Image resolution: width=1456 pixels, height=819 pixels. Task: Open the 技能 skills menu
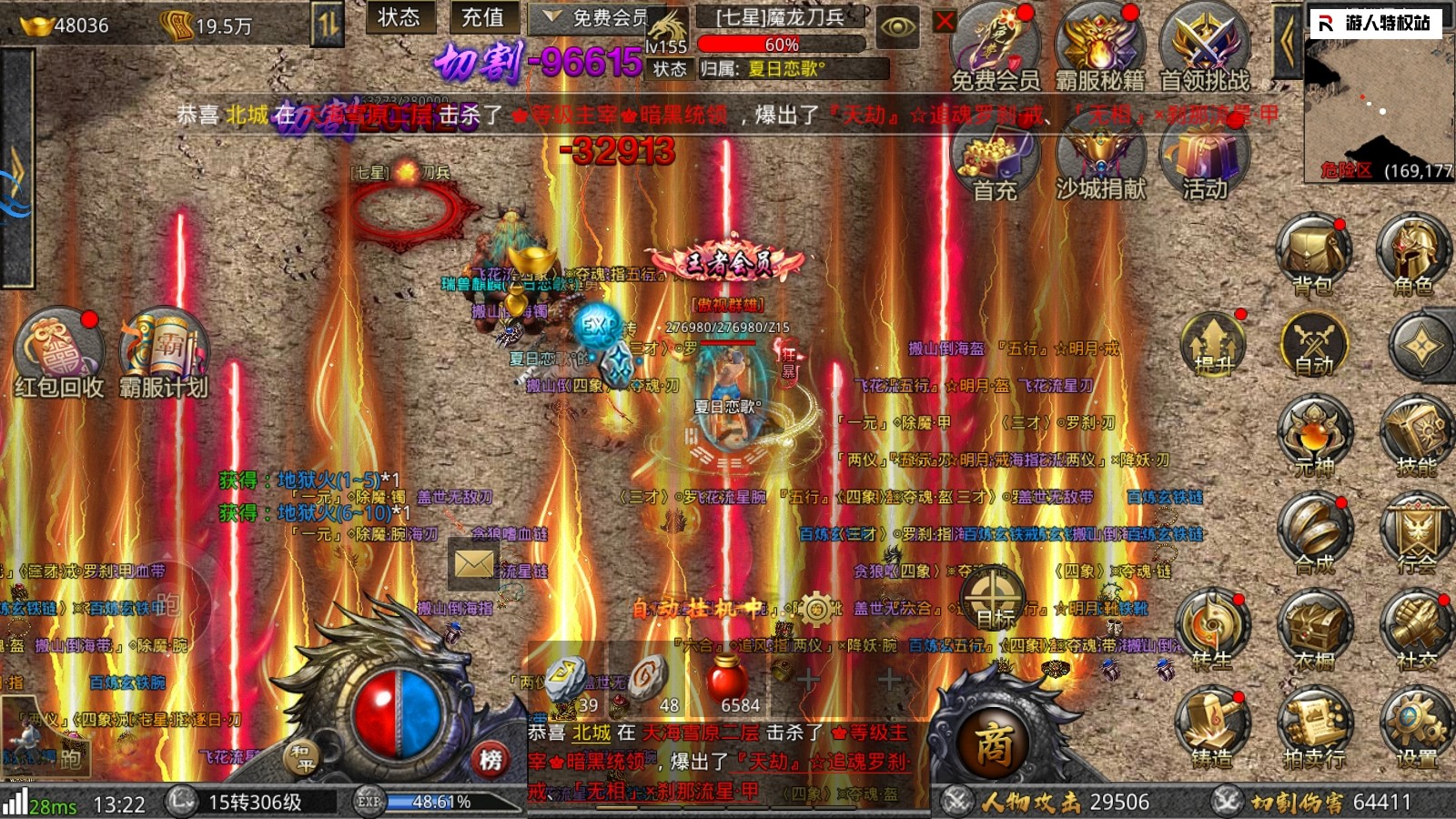coord(1415,435)
